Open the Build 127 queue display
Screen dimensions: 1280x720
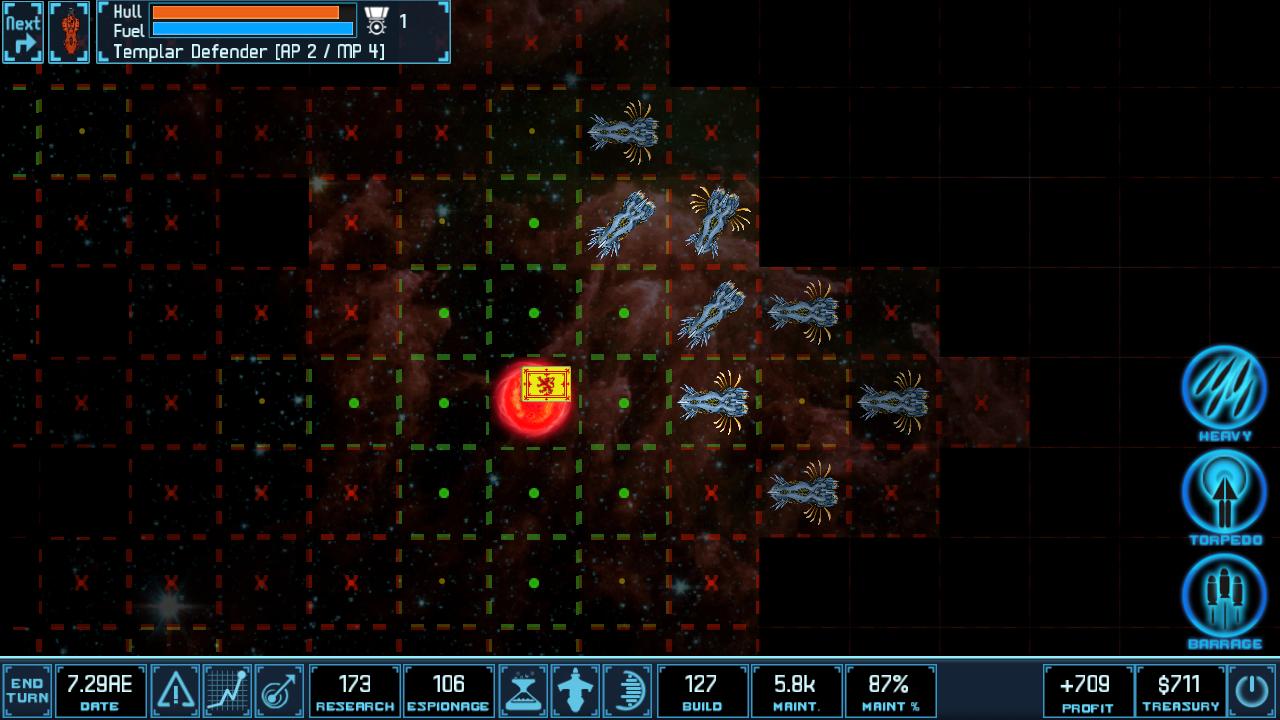click(x=701, y=689)
